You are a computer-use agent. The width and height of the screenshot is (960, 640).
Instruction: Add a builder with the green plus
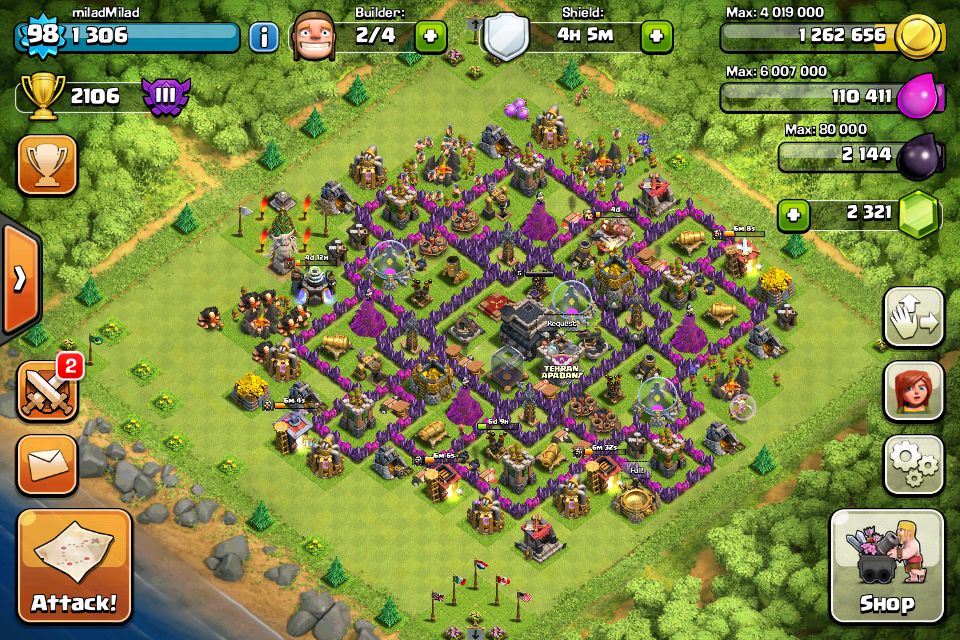(431, 37)
